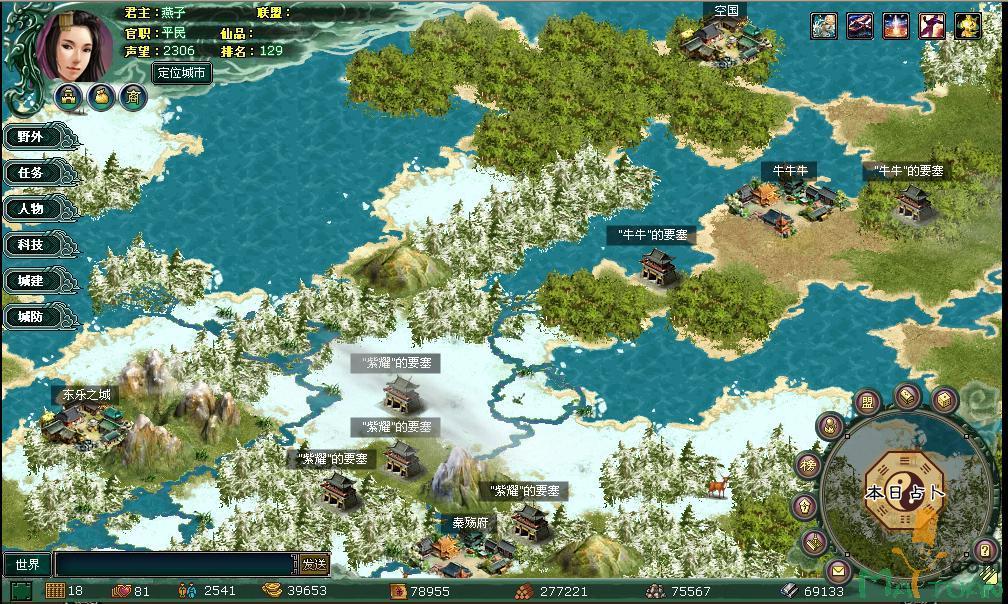Open the money bag icon under the portrait
Image resolution: width=1008 pixels, height=604 pixels.
pyautogui.click(x=101, y=96)
